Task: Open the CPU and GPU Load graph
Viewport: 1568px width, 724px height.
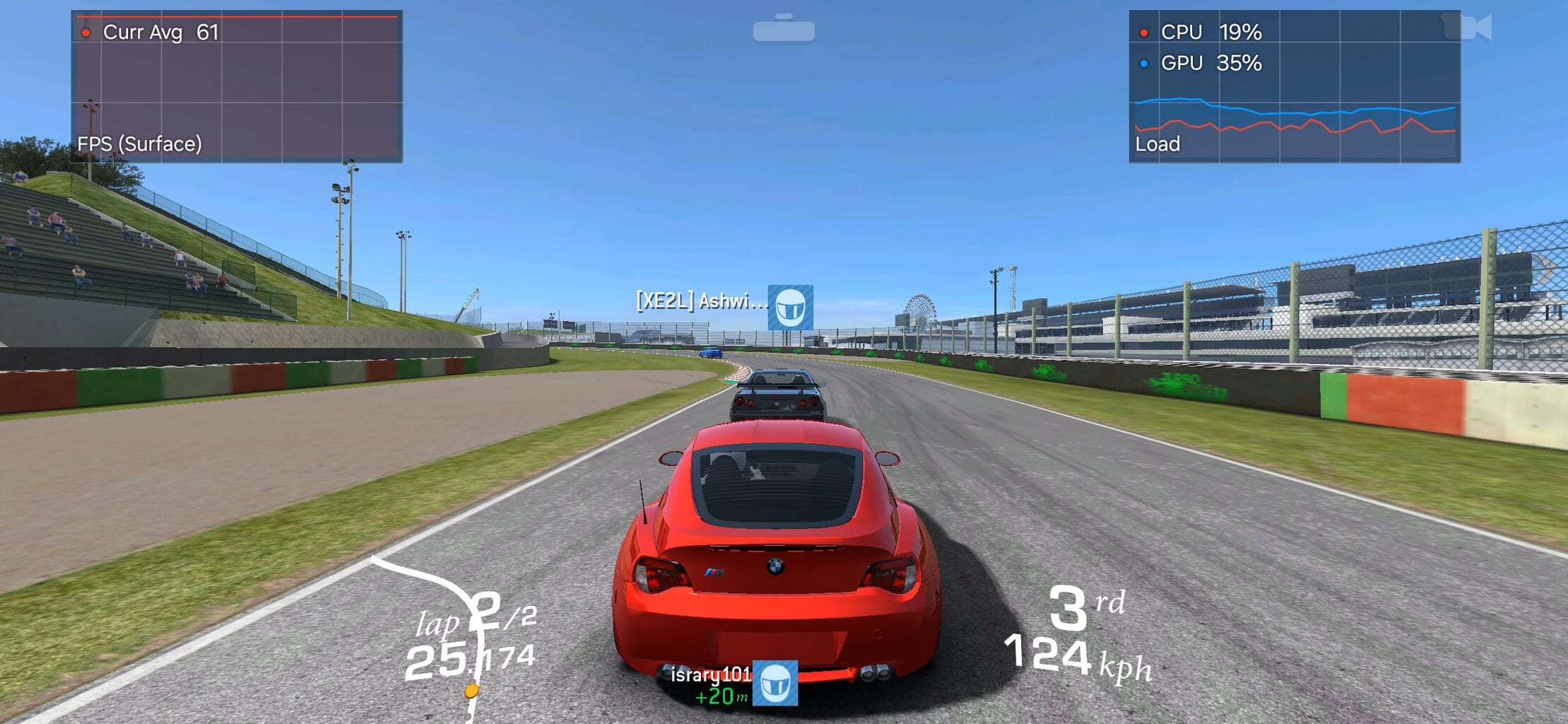Action: (x=1294, y=86)
